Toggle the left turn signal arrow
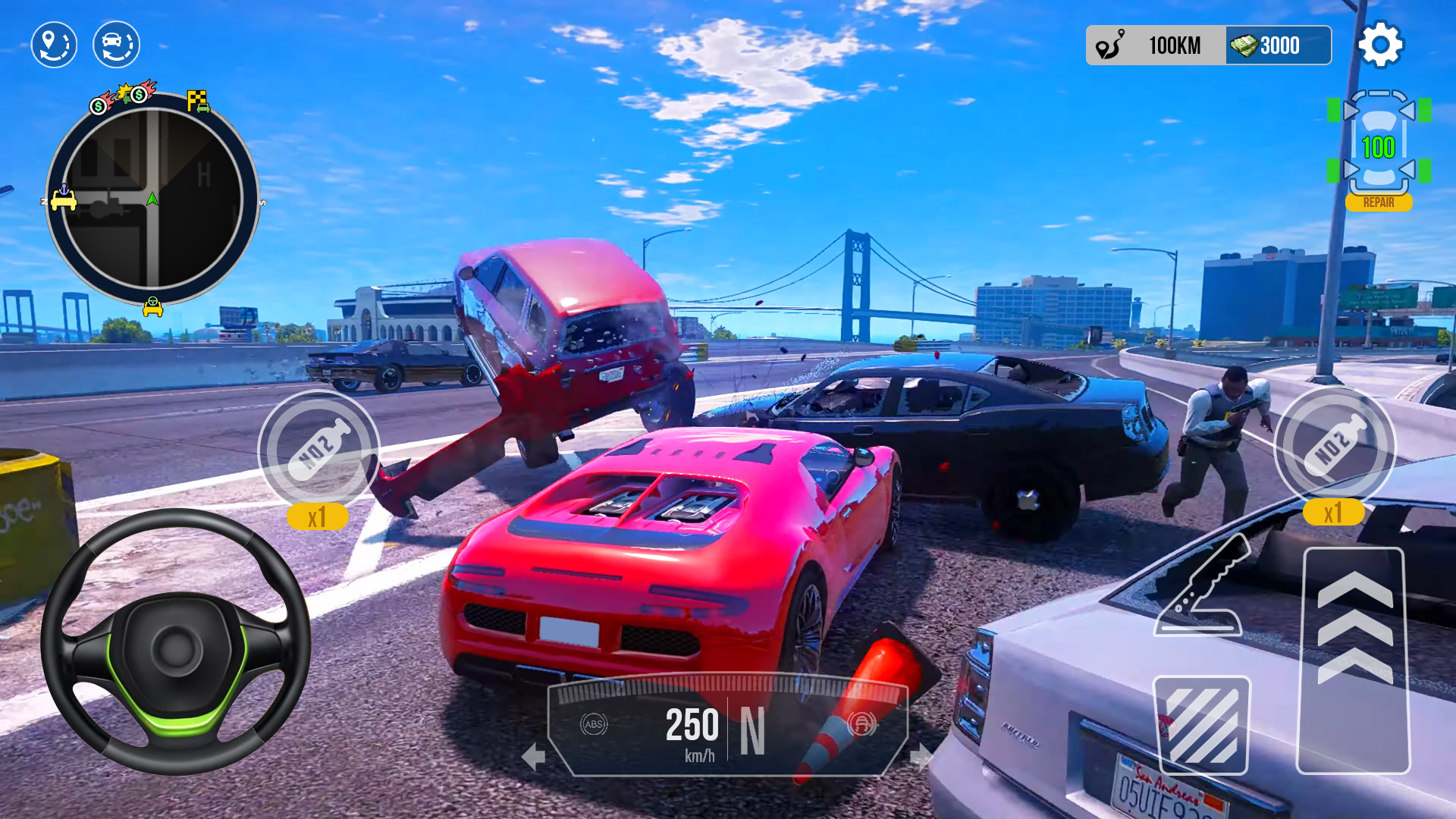 [534, 756]
